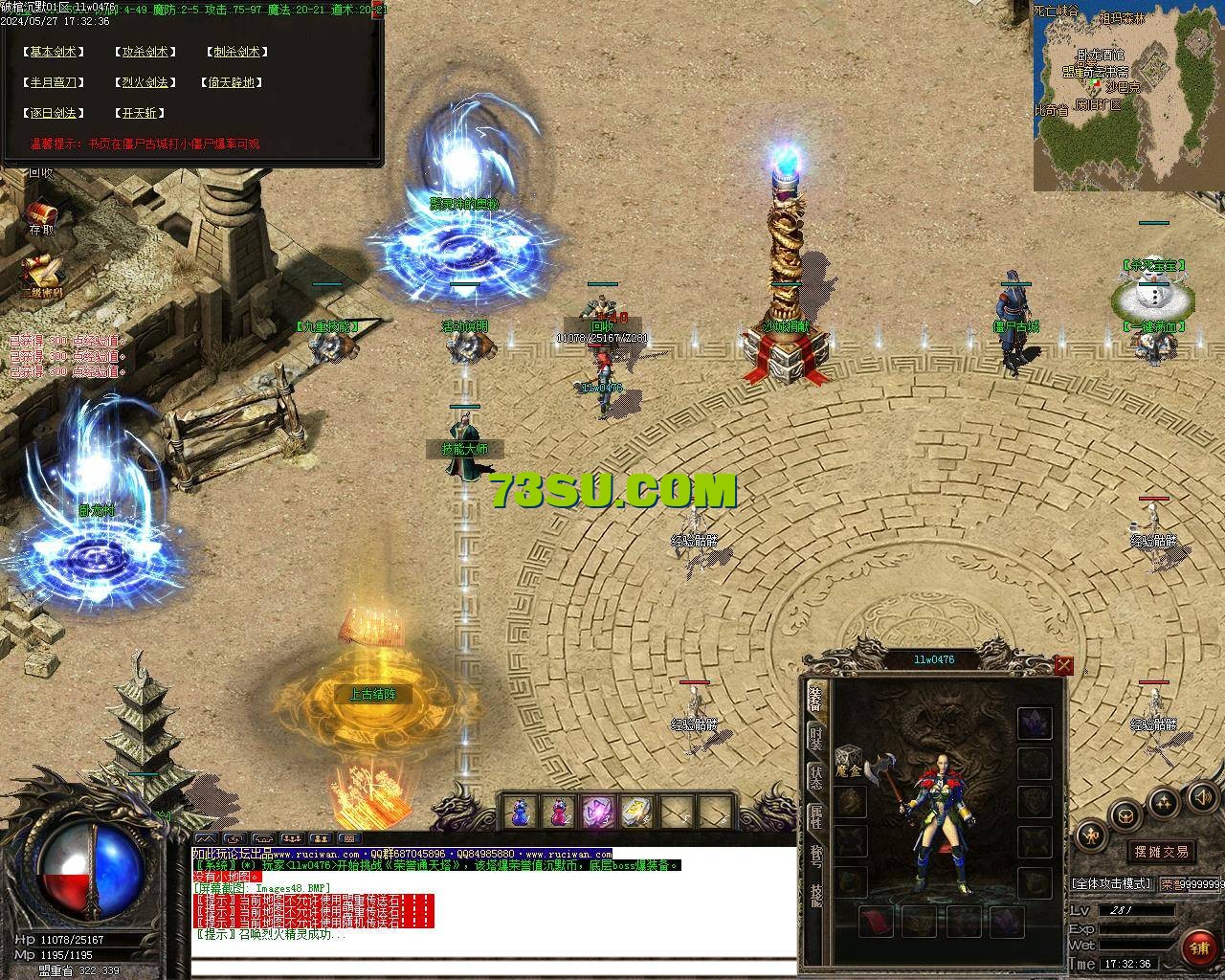Open the 倚天辟地 skill entry
Viewport: 1225px width, 980px height.
(x=234, y=83)
